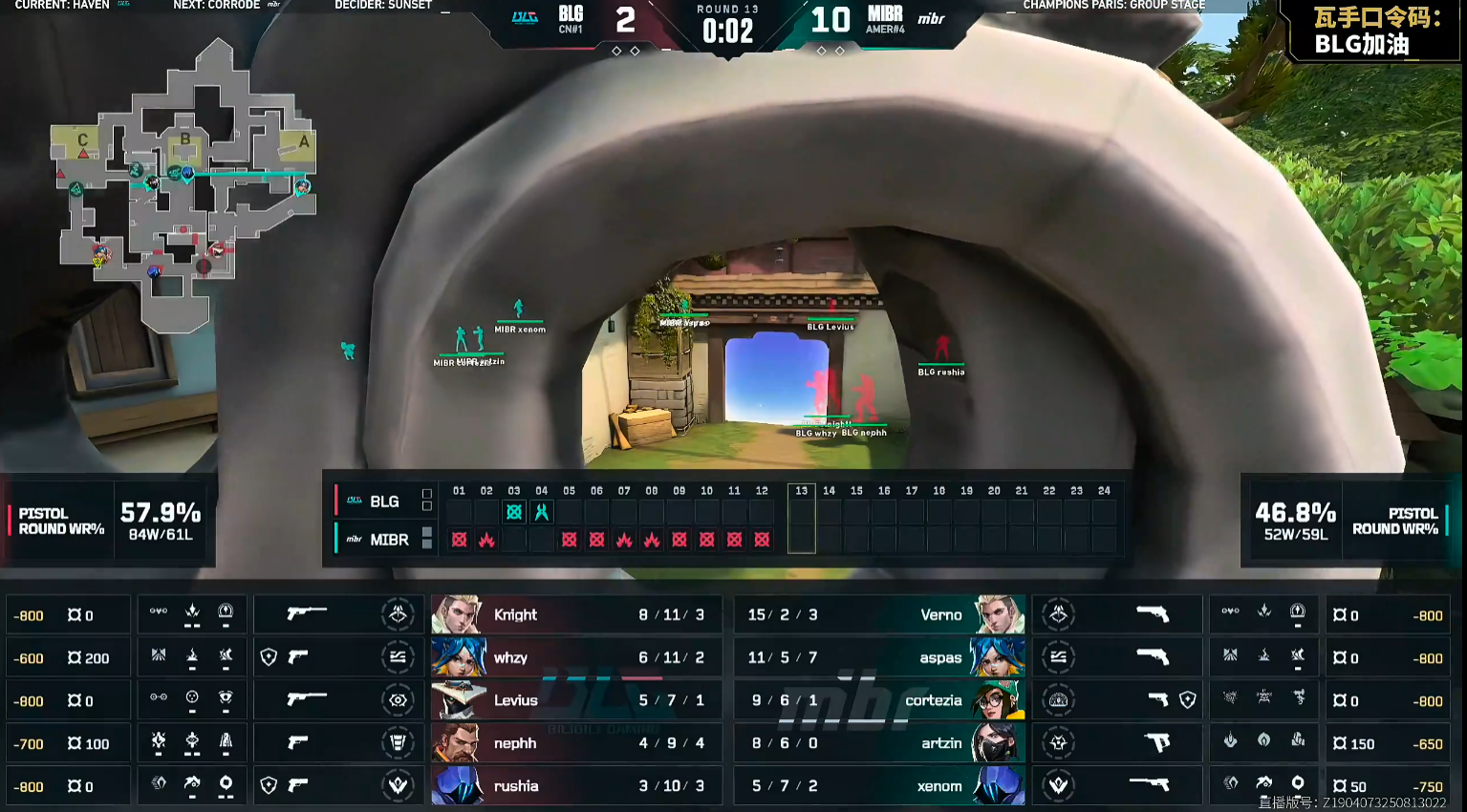Click BLG's round 04 win marker
This screenshot has height=812, width=1467.
(x=542, y=512)
